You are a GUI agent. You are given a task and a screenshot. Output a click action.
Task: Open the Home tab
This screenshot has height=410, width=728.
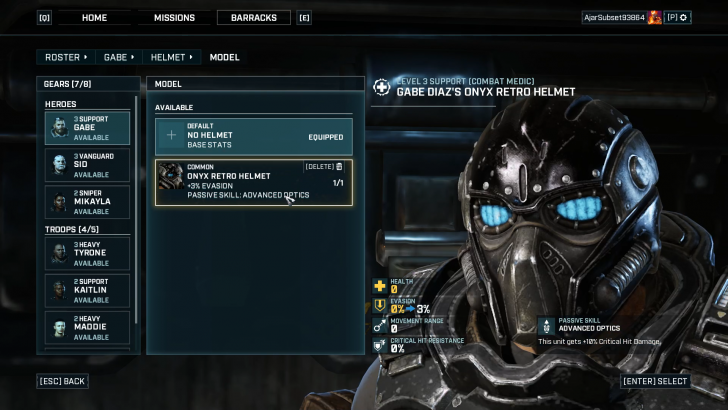pyautogui.click(x=94, y=18)
